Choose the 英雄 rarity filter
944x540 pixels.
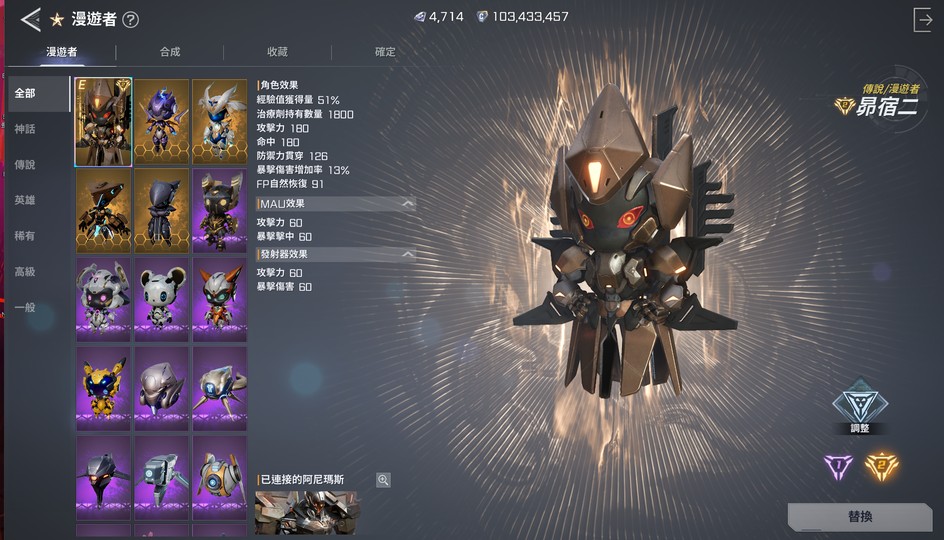pos(25,200)
